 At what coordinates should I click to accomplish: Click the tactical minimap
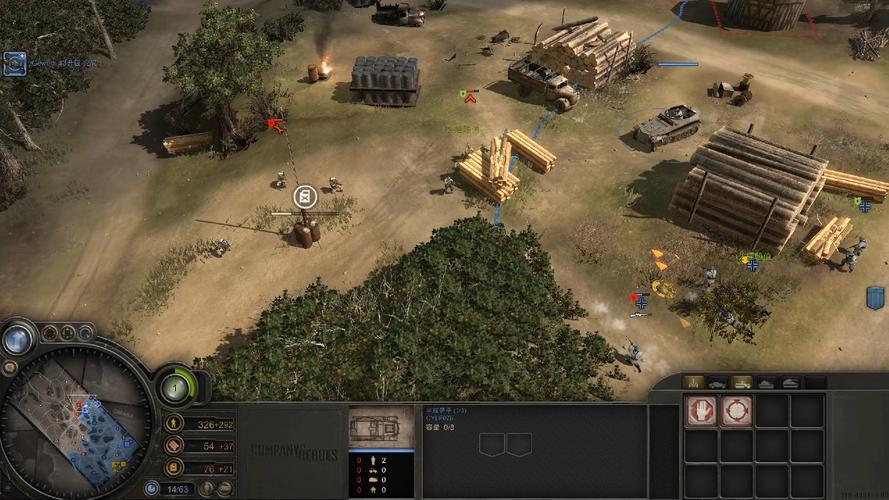pyautogui.click(x=75, y=413)
